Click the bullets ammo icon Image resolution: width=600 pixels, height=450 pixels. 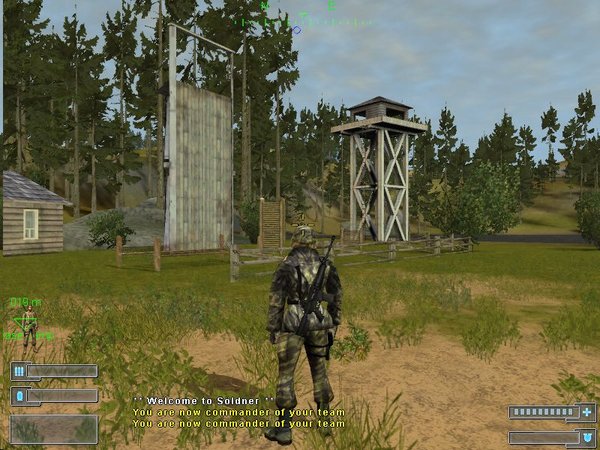[18, 371]
